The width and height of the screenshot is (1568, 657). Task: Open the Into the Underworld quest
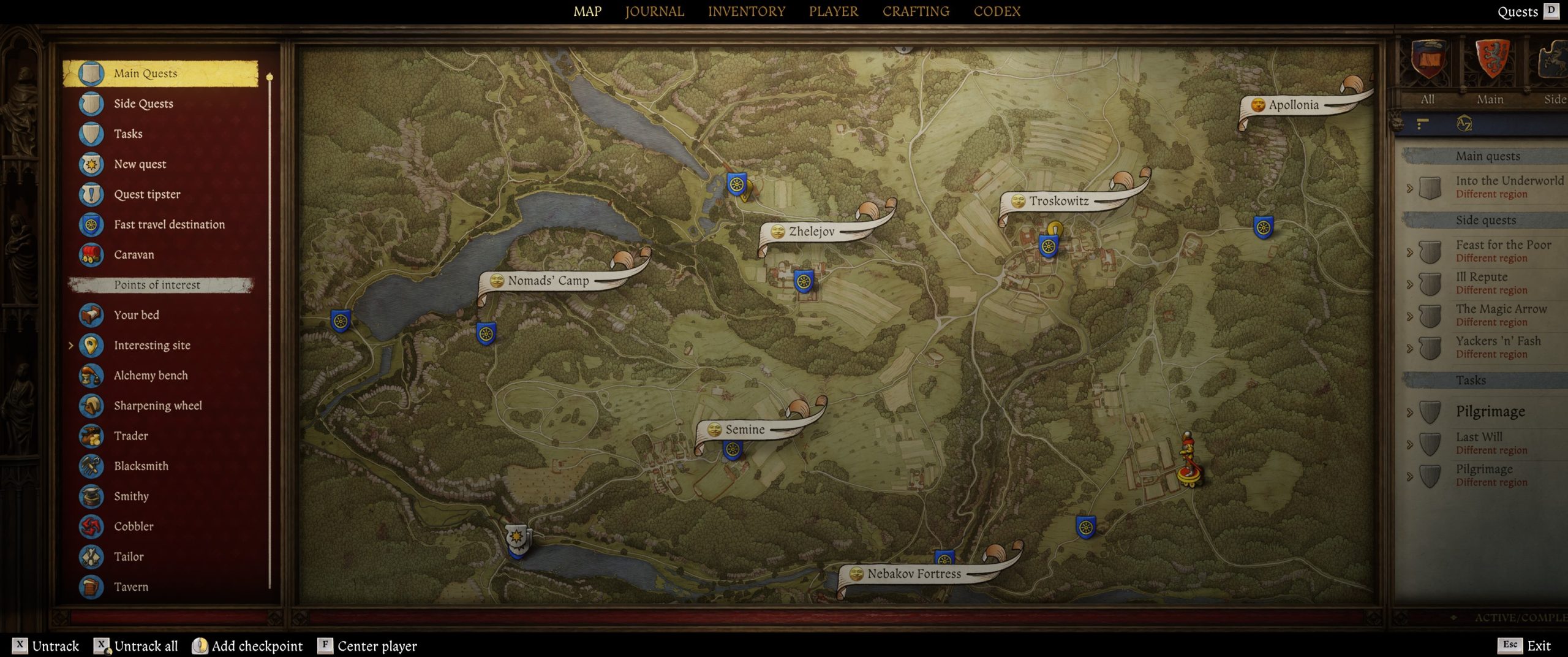(x=1509, y=181)
